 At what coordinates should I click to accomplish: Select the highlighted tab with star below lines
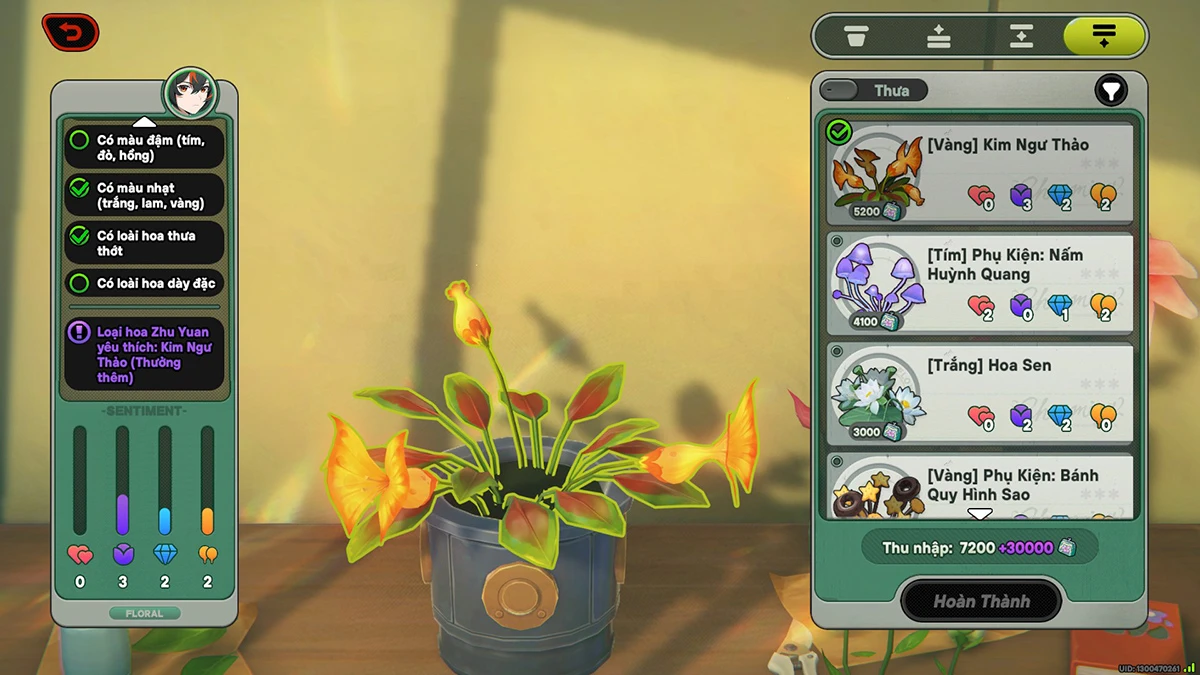[1103, 37]
